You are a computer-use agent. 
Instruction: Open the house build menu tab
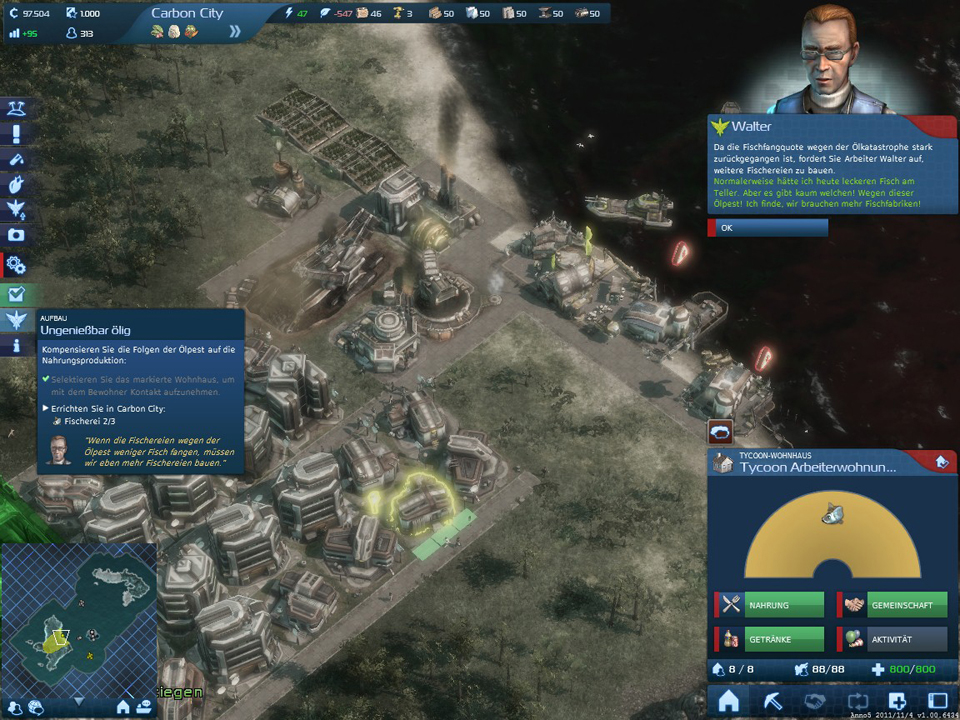tap(729, 701)
